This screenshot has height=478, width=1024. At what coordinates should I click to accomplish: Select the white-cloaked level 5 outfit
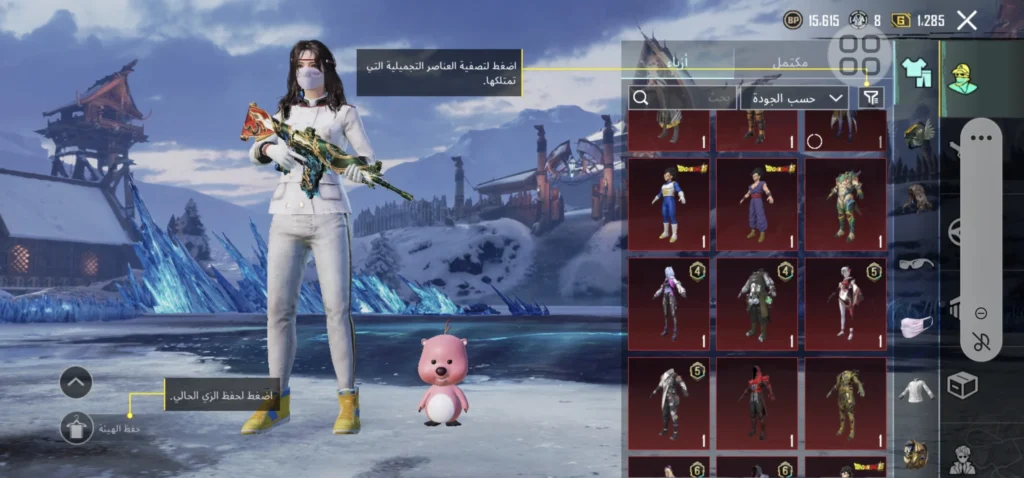668,402
